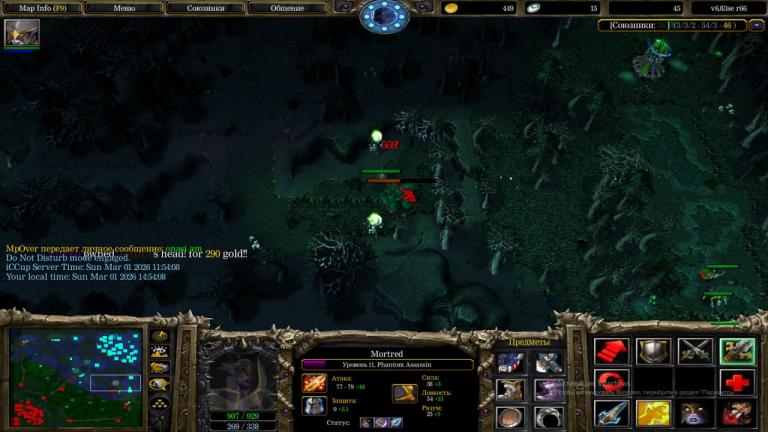Screen dimensions: 768x432
Task: Click the red cross hero abilities button
Action: coord(737,383)
